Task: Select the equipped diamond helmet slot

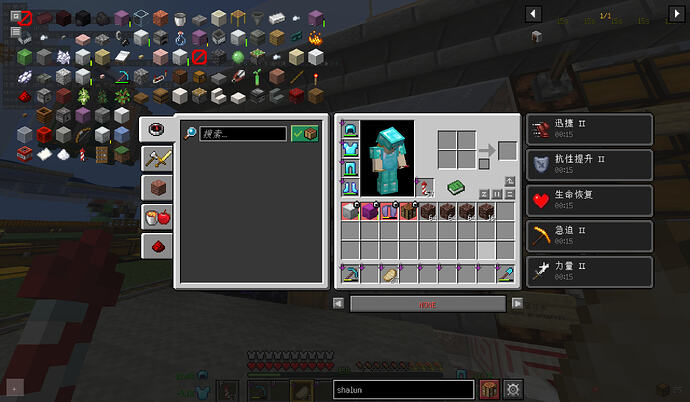Action: coord(350,130)
